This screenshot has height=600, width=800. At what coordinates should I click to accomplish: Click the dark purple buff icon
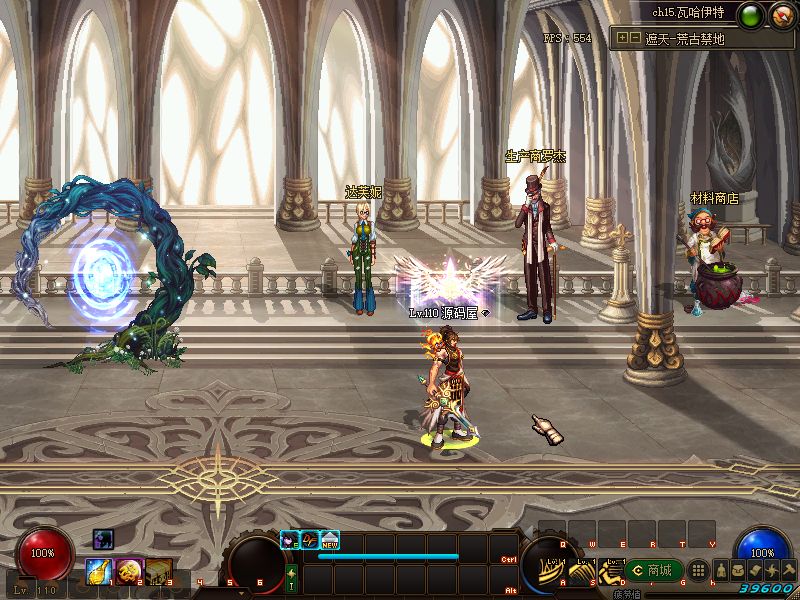104,539
